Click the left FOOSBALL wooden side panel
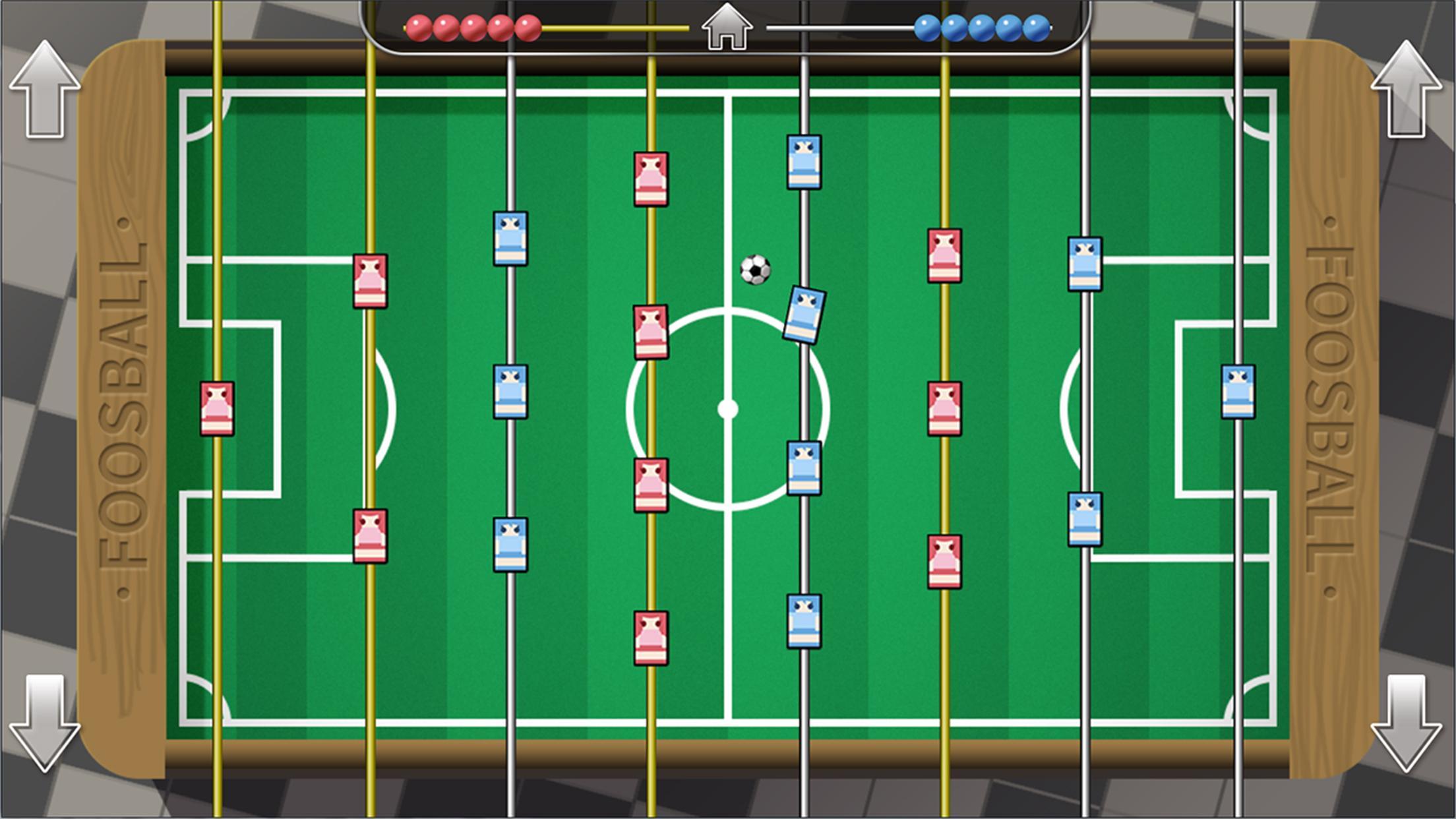Screen dimensions: 1456x819 122,409
